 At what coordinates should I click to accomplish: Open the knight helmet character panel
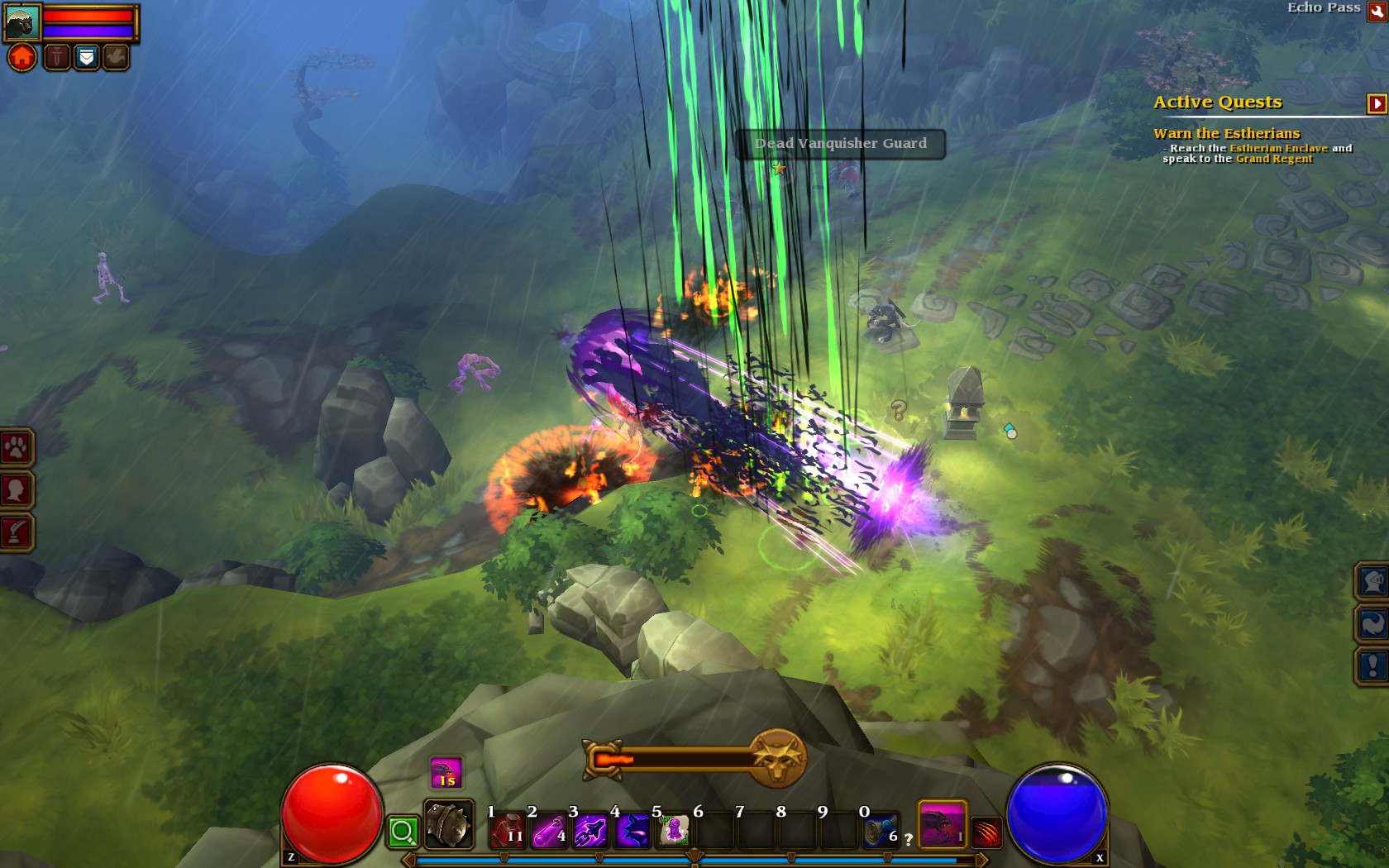tap(1372, 582)
